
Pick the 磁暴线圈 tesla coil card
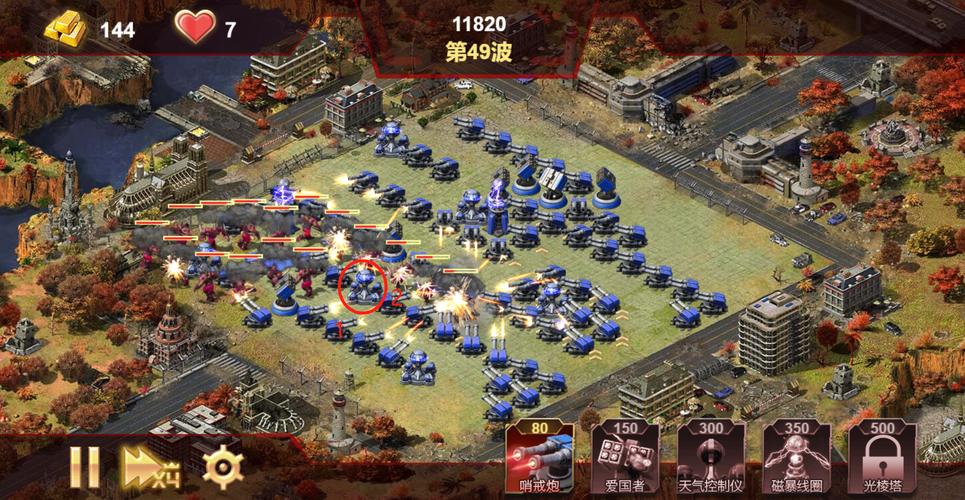(797, 457)
